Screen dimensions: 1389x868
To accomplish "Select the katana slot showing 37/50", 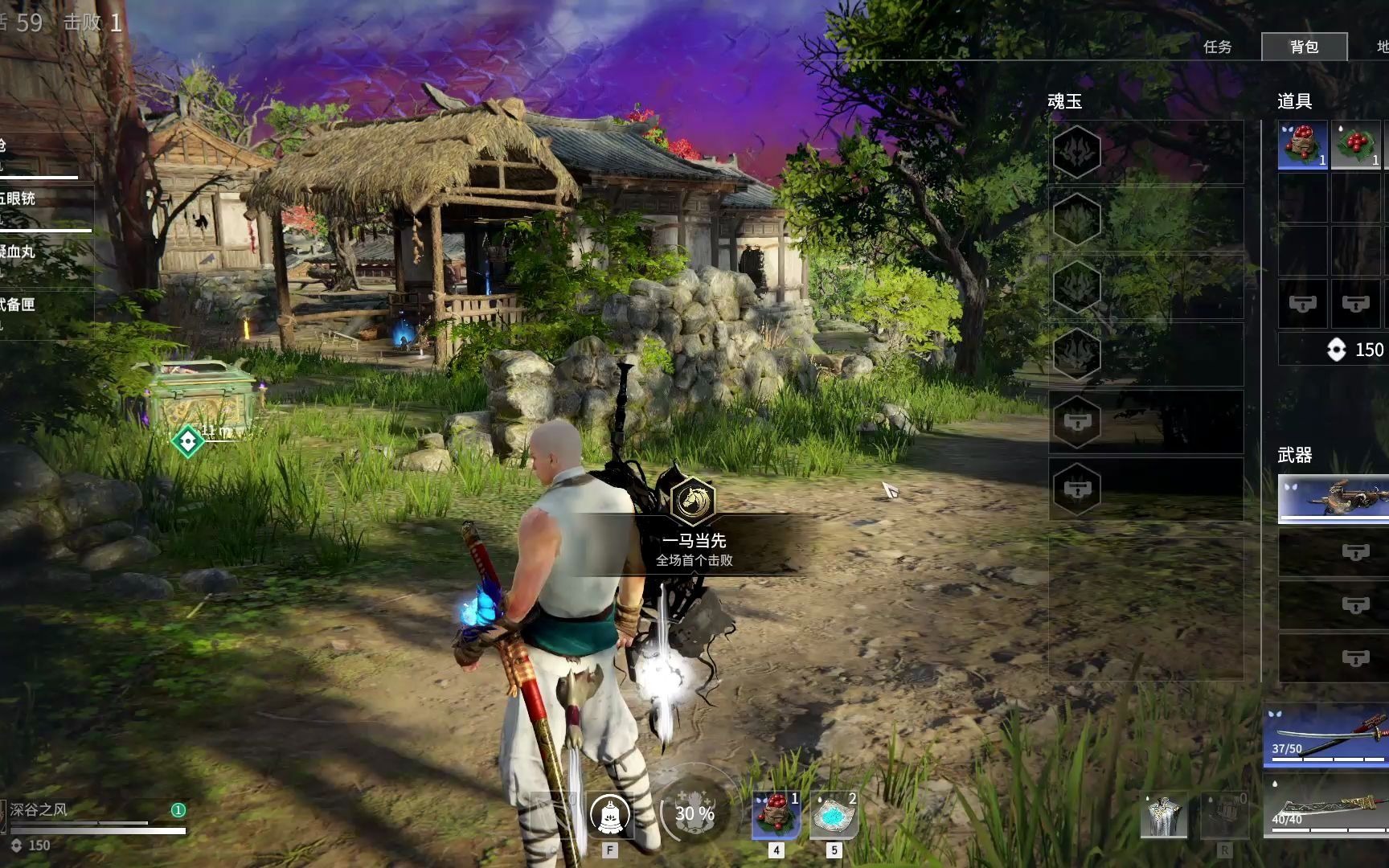I will click(x=1328, y=735).
